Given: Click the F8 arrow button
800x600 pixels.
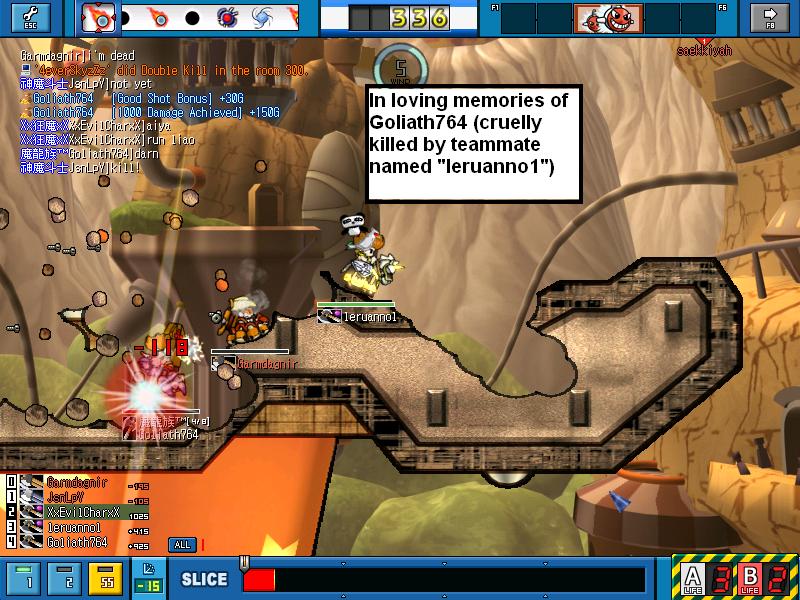Looking at the screenshot, I should point(769,17).
